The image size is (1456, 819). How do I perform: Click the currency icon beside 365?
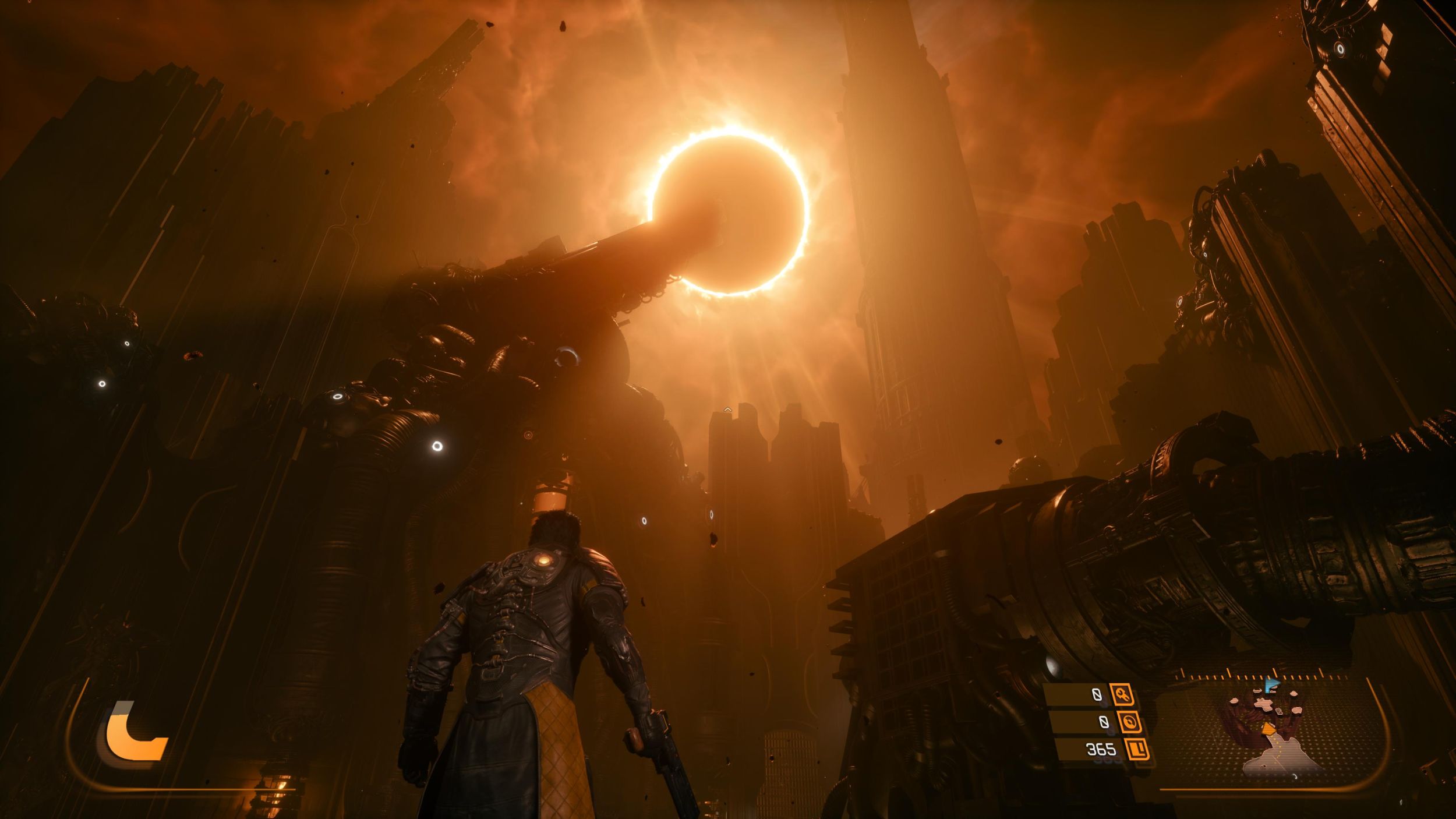click(1137, 749)
